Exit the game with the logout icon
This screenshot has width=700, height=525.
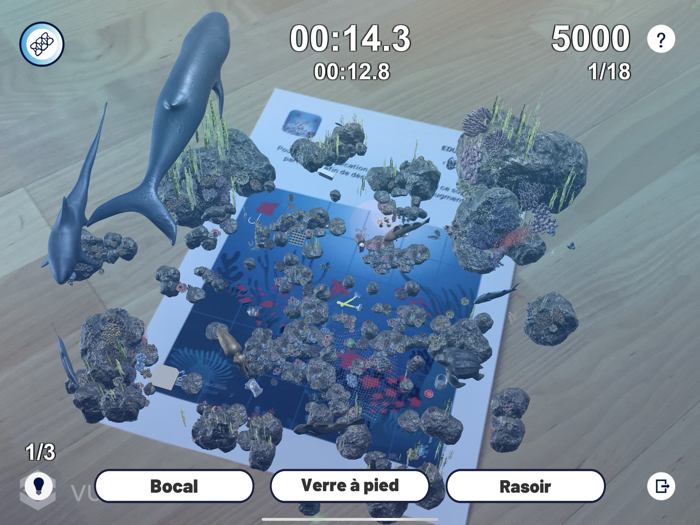point(661,487)
